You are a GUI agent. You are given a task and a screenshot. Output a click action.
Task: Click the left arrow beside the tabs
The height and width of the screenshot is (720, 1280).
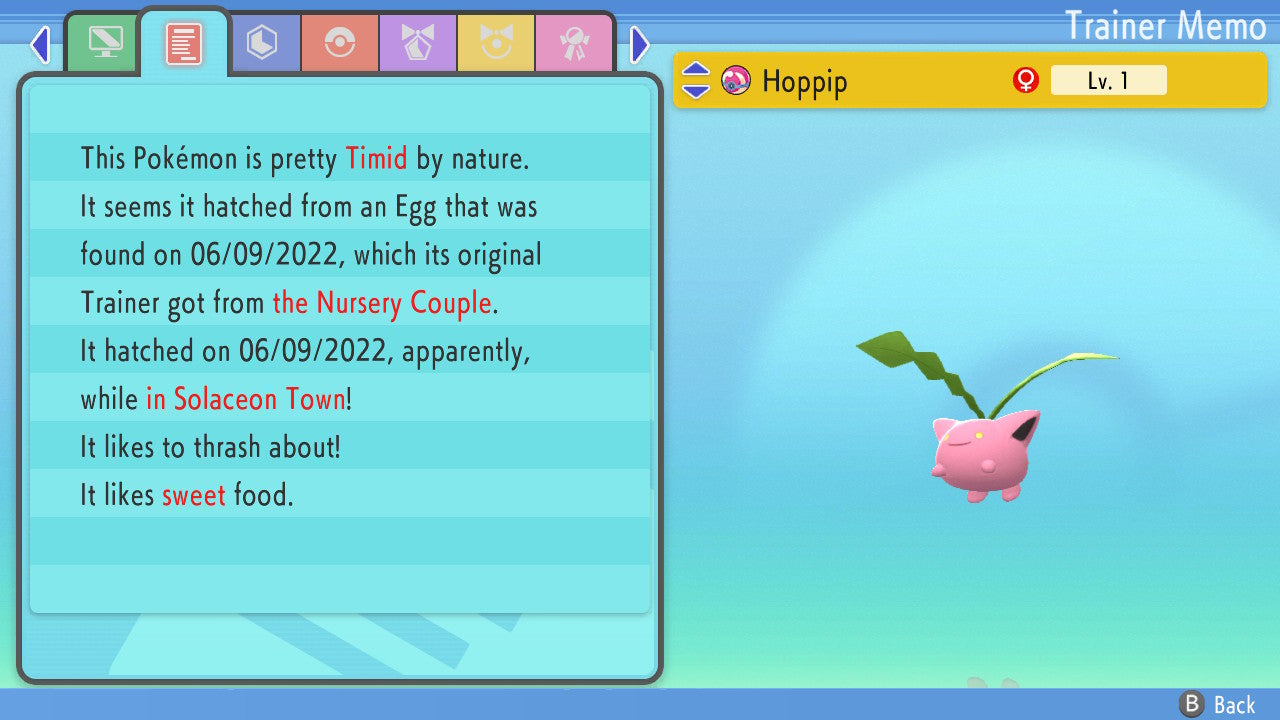[40, 44]
